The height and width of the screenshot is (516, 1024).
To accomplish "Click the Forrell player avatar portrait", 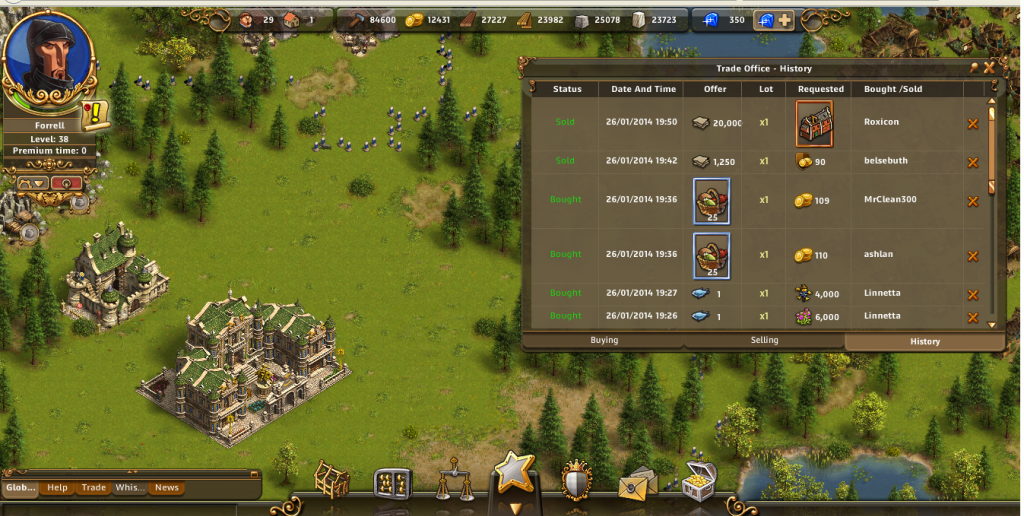I will pos(49,61).
